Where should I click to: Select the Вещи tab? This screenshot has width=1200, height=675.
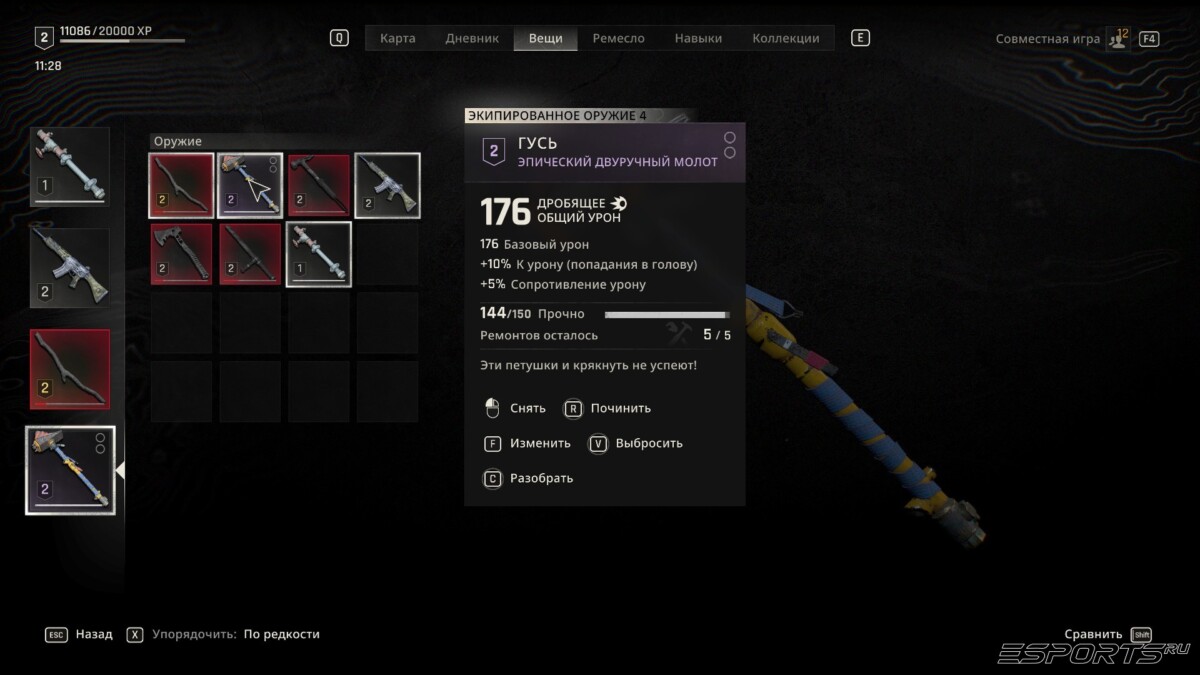[545, 38]
